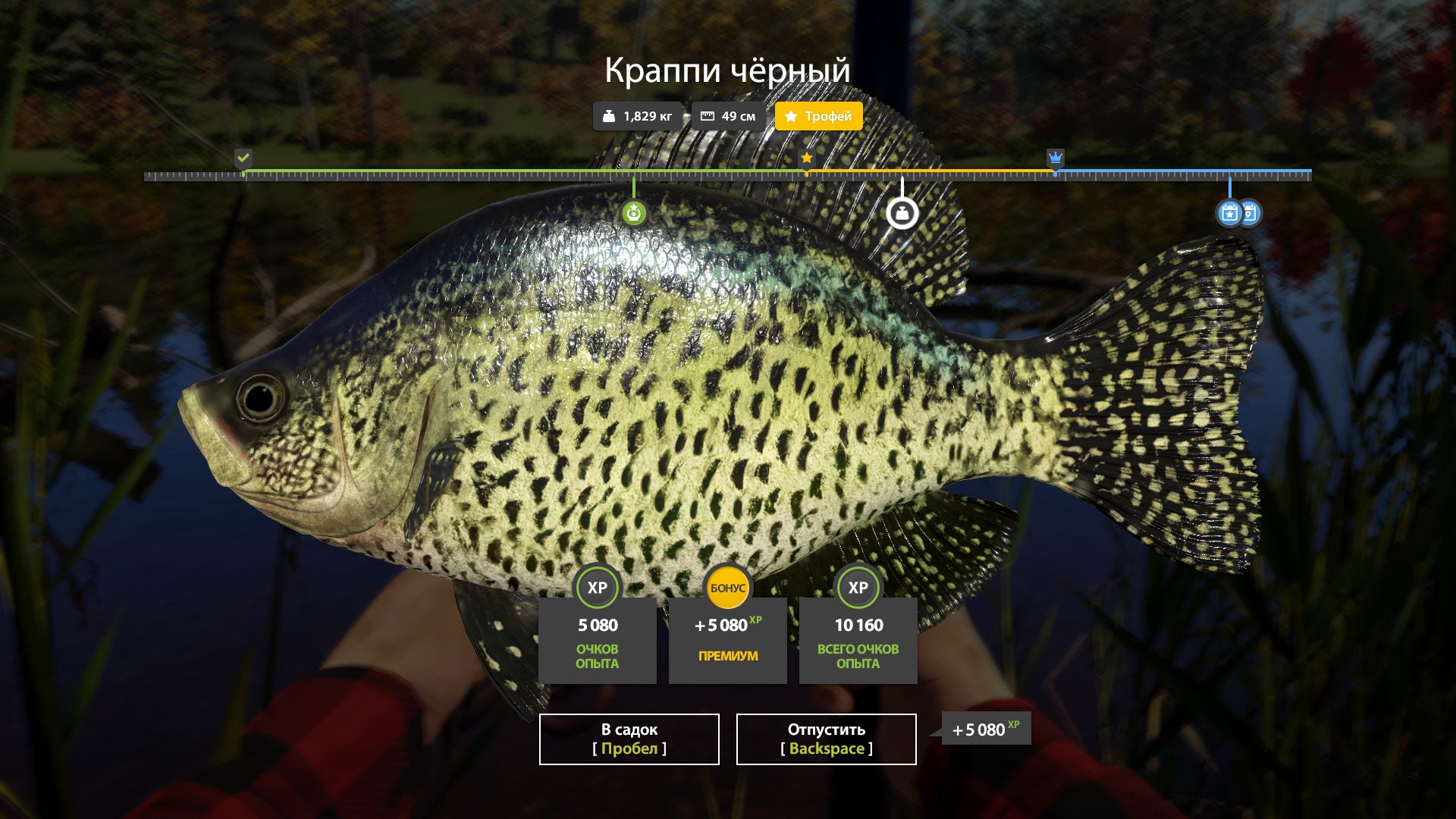Open the left blue calendar icon on the bar
This screenshot has width=1456, height=819.
[1229, 213]
